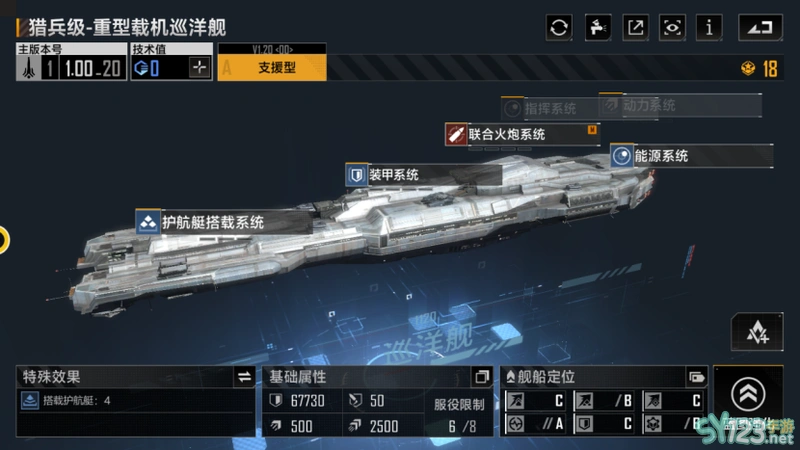Viewport: 800px width, 450px height.
Task: Open the spray paint customization button
Action: click(x=597, y=27)
